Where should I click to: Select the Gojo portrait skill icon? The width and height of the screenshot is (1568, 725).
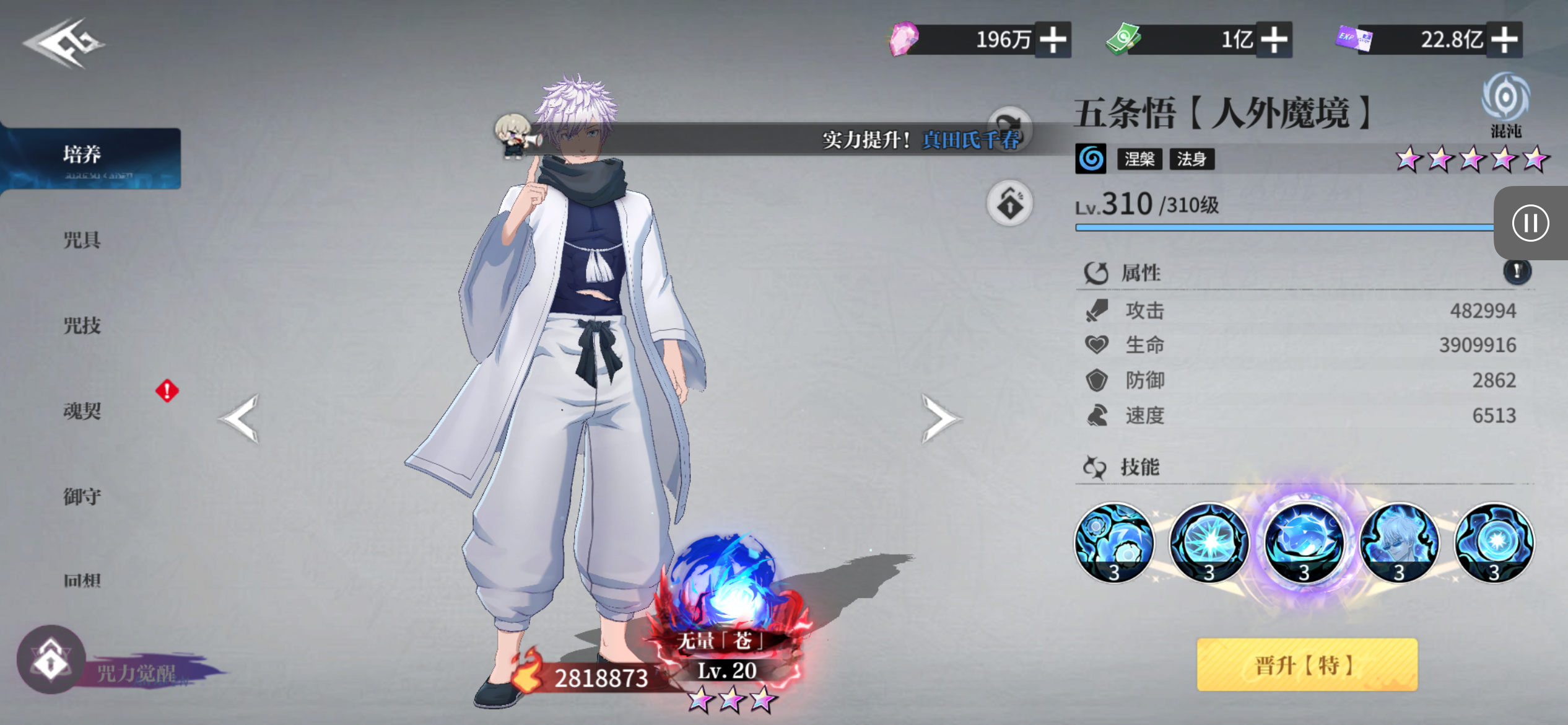point(1399,543)
